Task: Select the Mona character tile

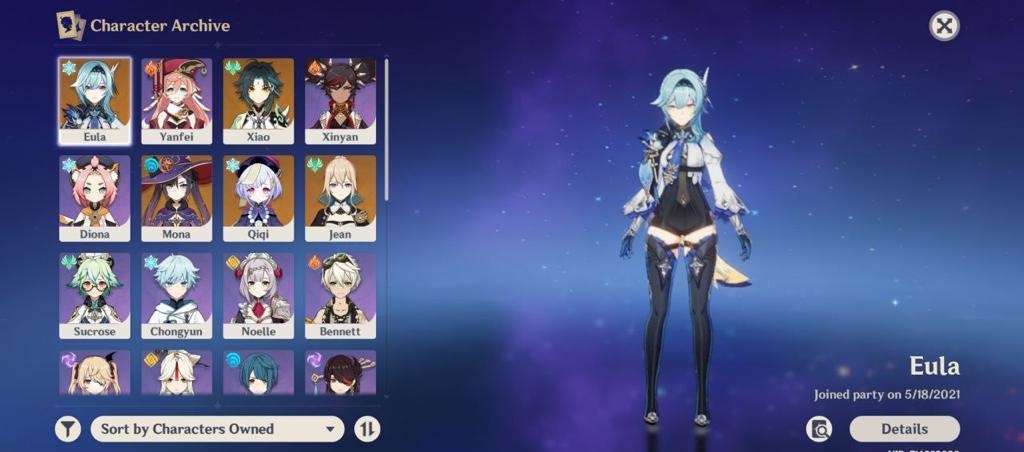Action: 176,197
